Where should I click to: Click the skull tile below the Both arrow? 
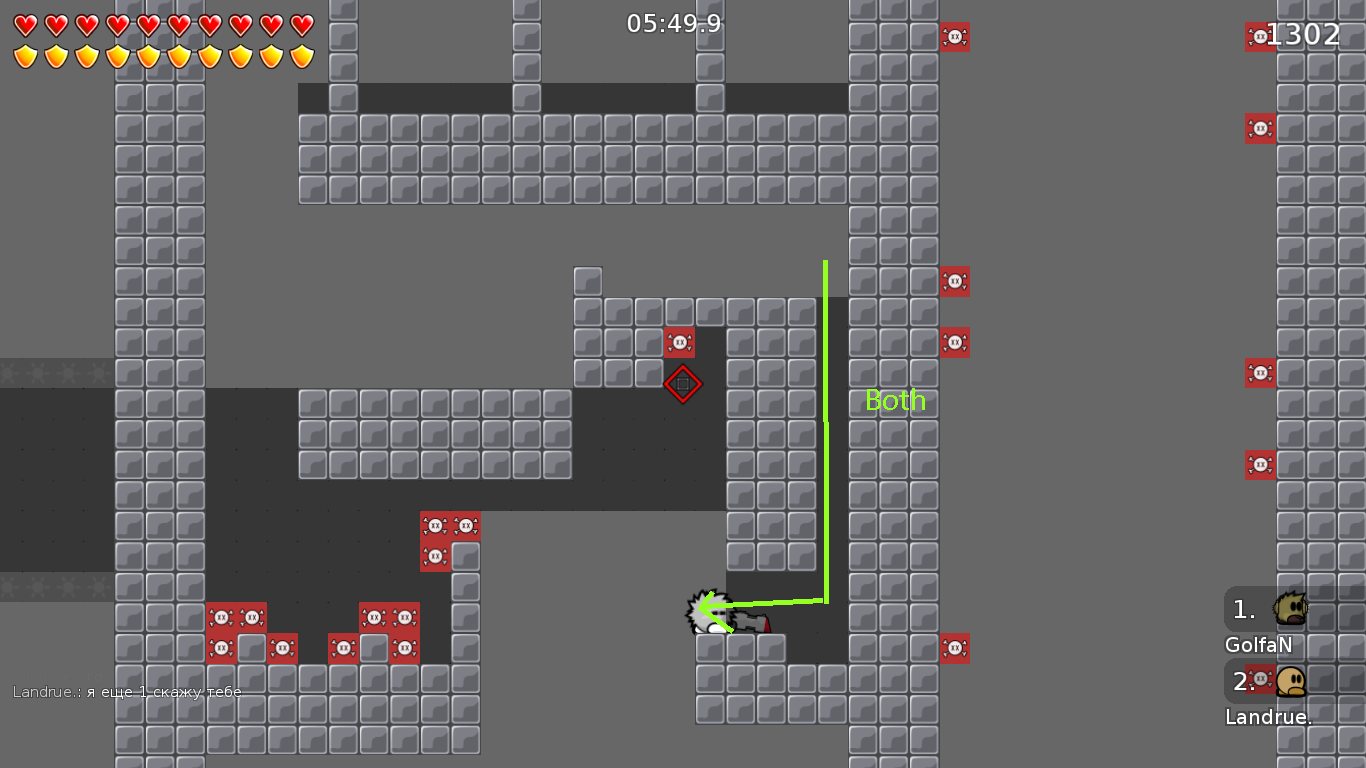(955, 648)
